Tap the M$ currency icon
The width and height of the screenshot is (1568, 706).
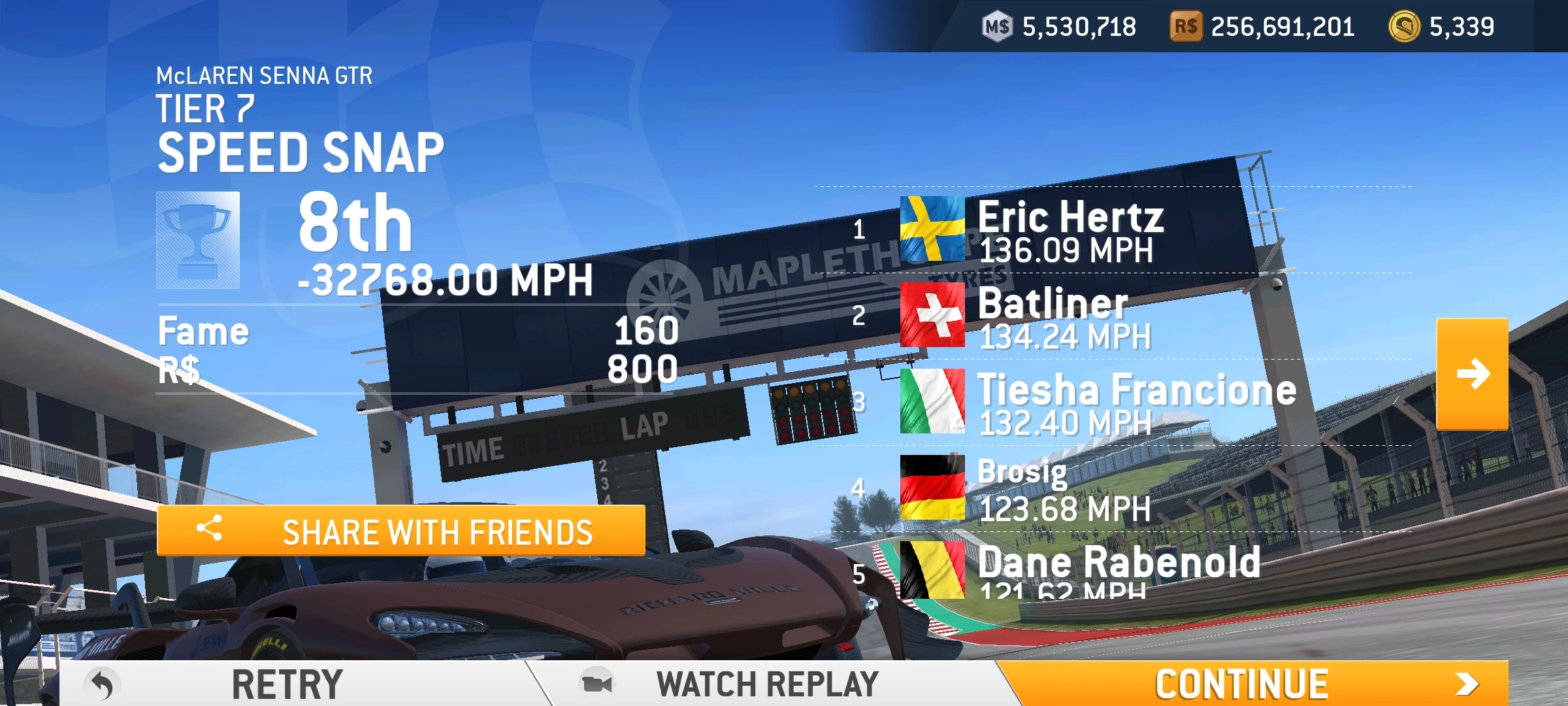pos(998,26)
